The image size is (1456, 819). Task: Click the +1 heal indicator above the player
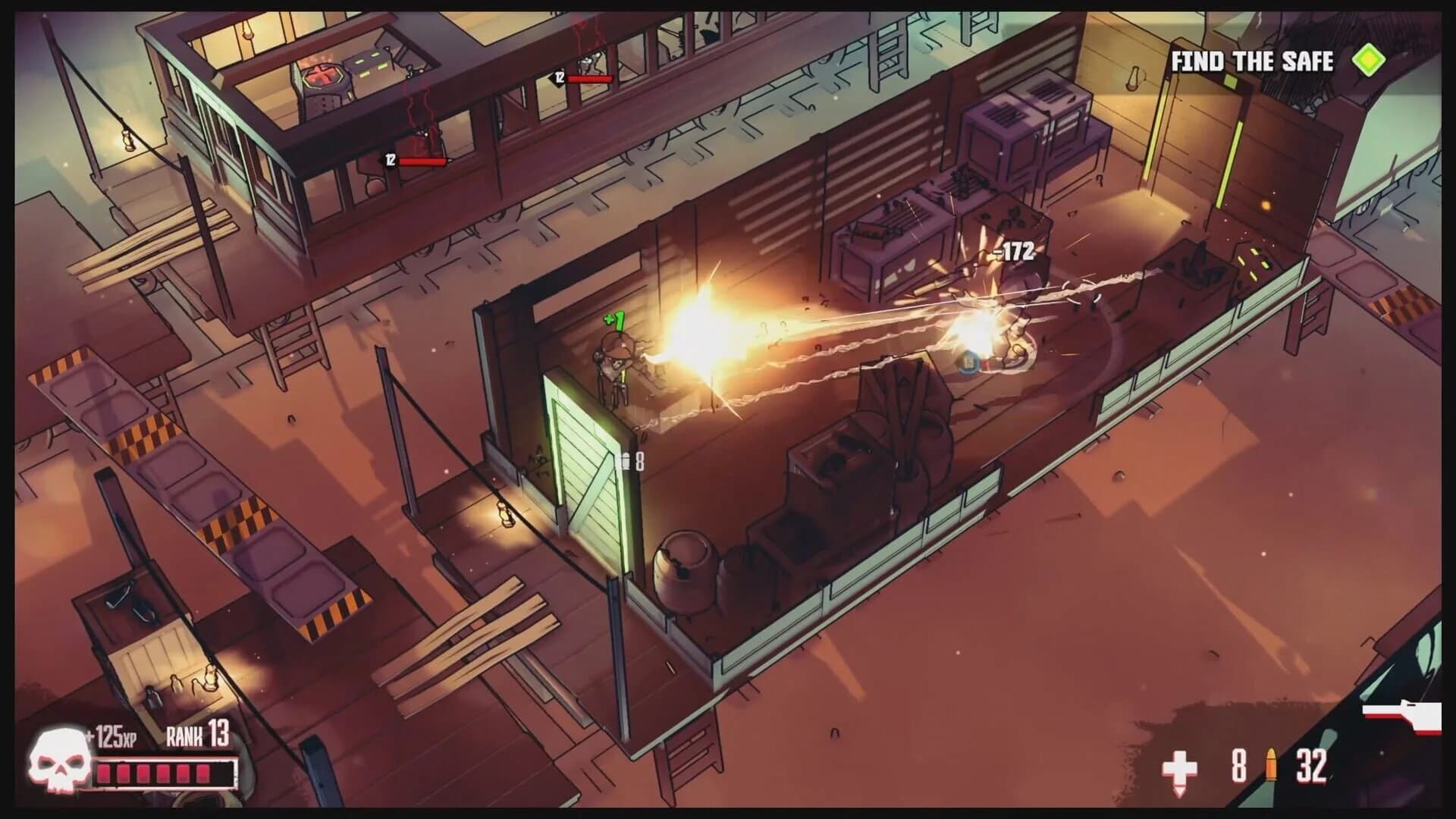pyautogui.click(x=614, y=319)
